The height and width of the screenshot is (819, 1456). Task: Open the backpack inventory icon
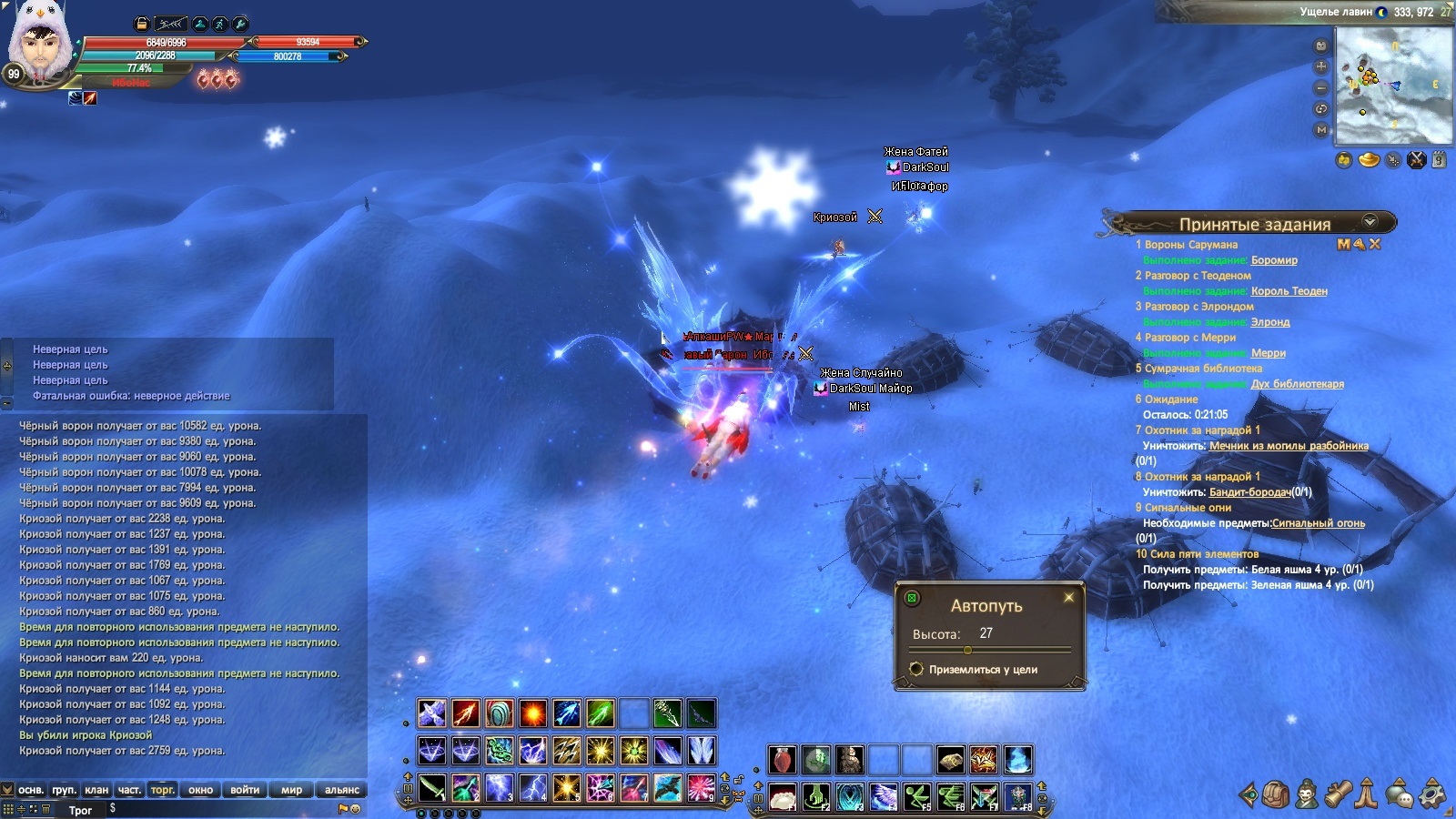pos(1276,794)
